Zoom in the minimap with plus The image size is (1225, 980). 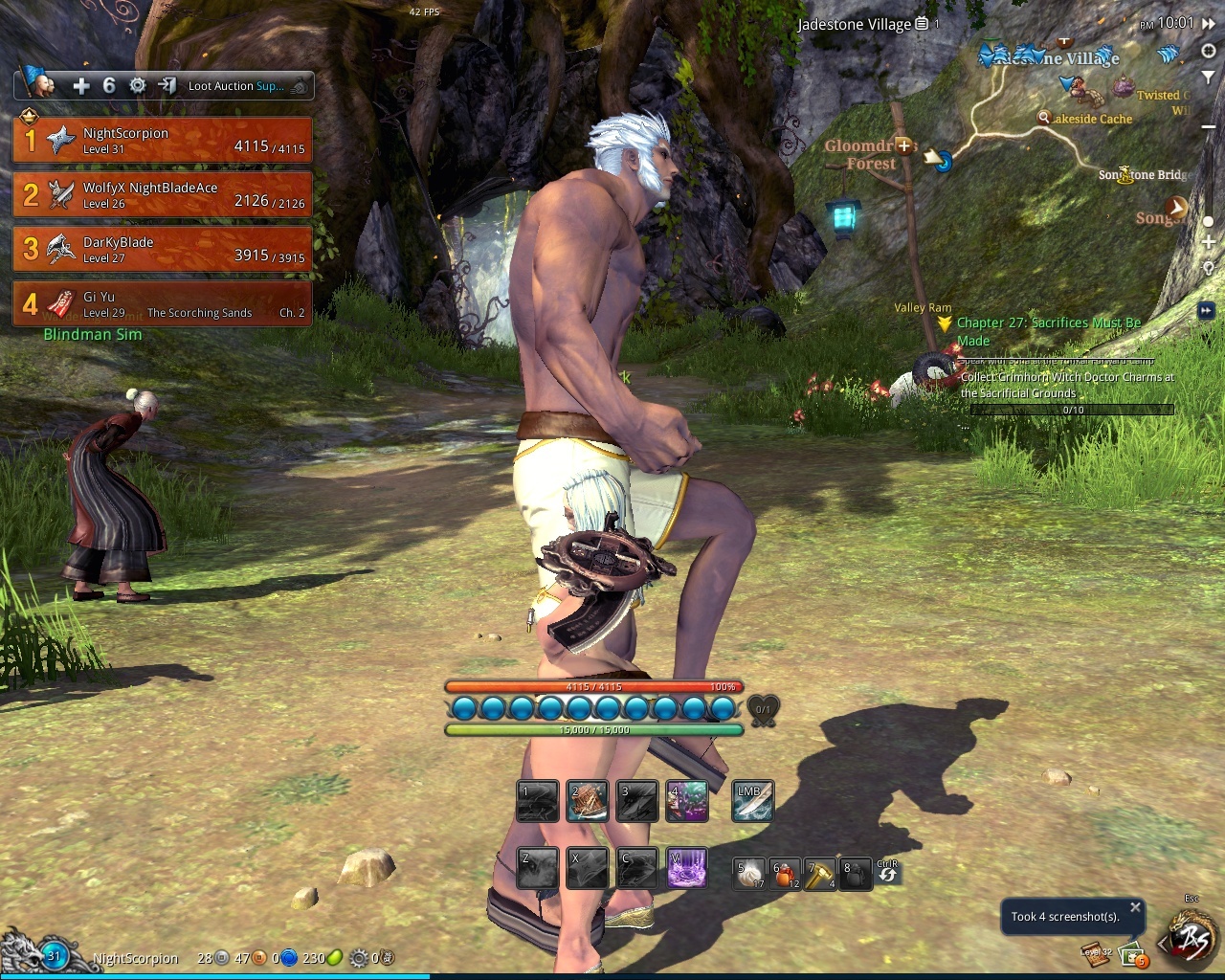pyautogui.click(x=1209, y=243)
